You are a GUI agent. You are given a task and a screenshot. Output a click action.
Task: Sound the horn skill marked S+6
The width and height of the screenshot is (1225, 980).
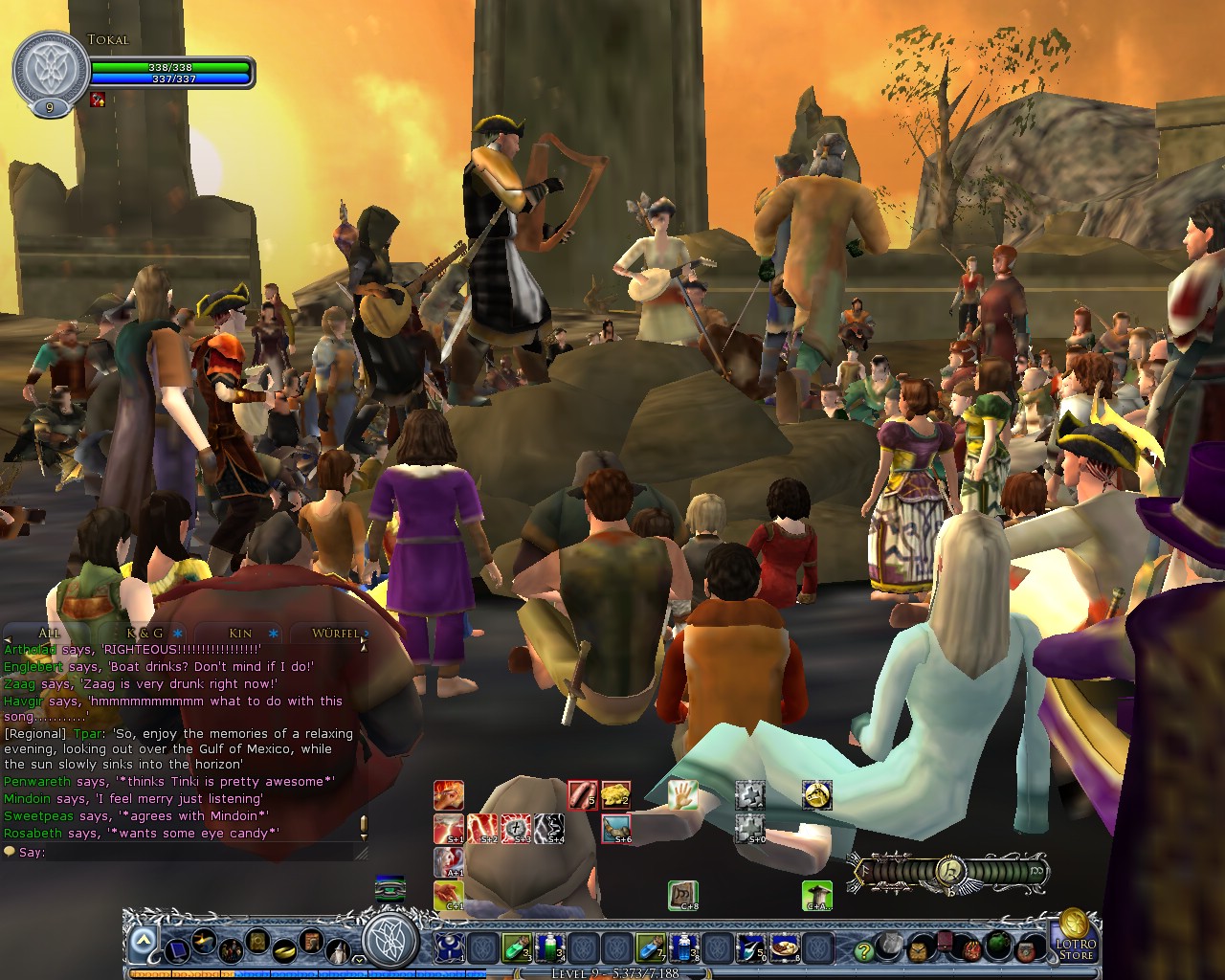pos(615,829)
